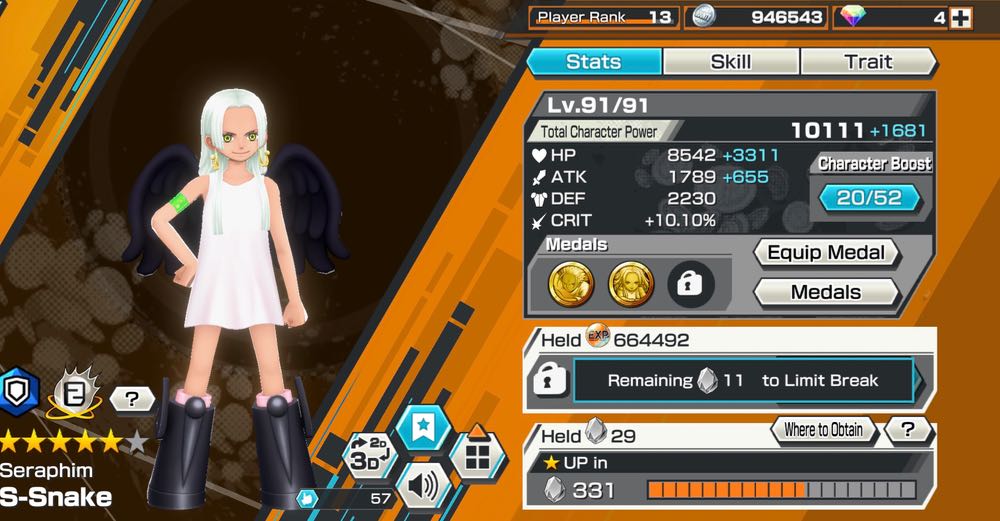1000x521 pixels.
Task: Select the first equipped gold medal
Action: point(570,284)
